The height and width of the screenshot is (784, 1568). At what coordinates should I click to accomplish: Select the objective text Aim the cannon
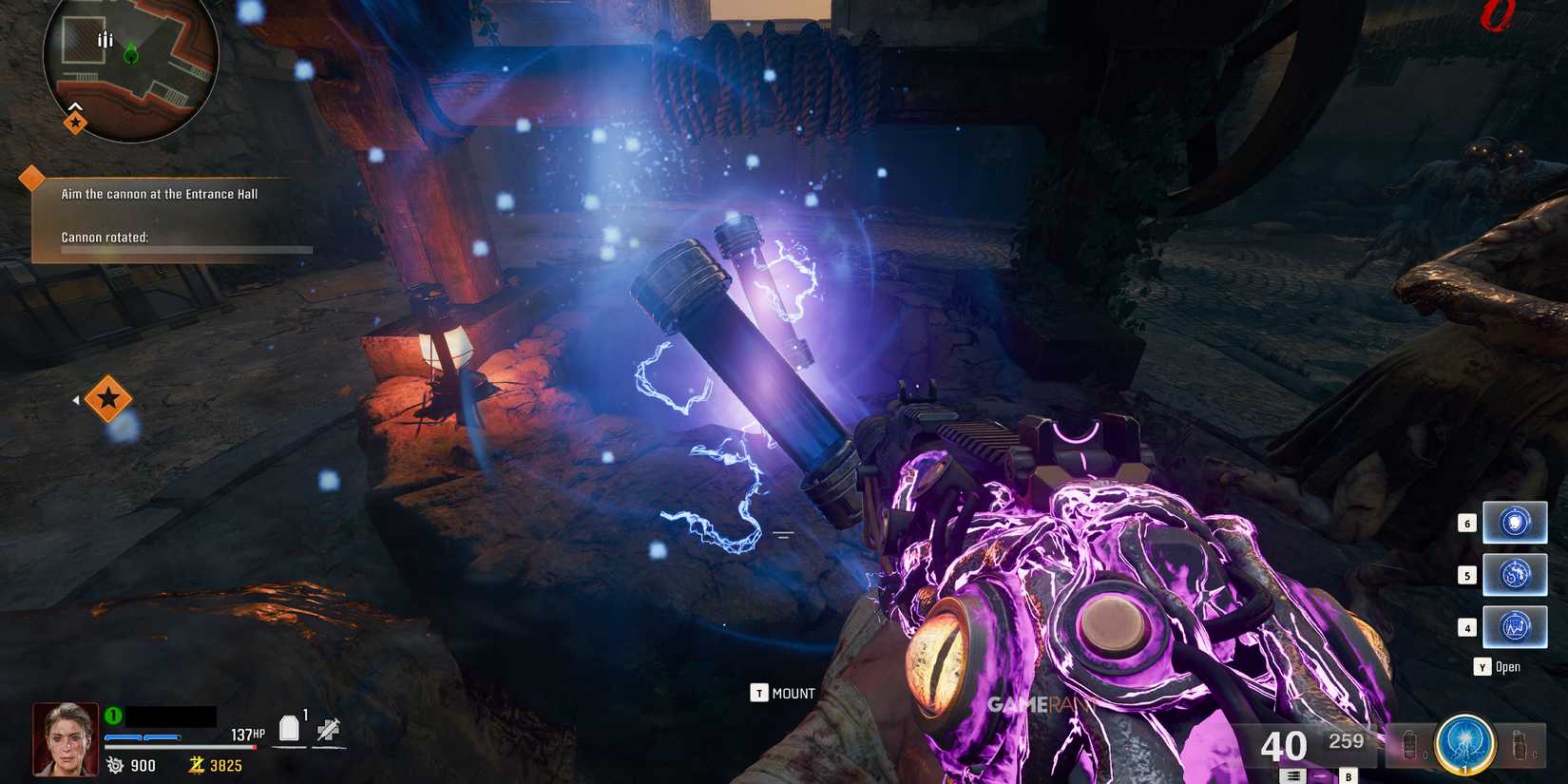159,194
